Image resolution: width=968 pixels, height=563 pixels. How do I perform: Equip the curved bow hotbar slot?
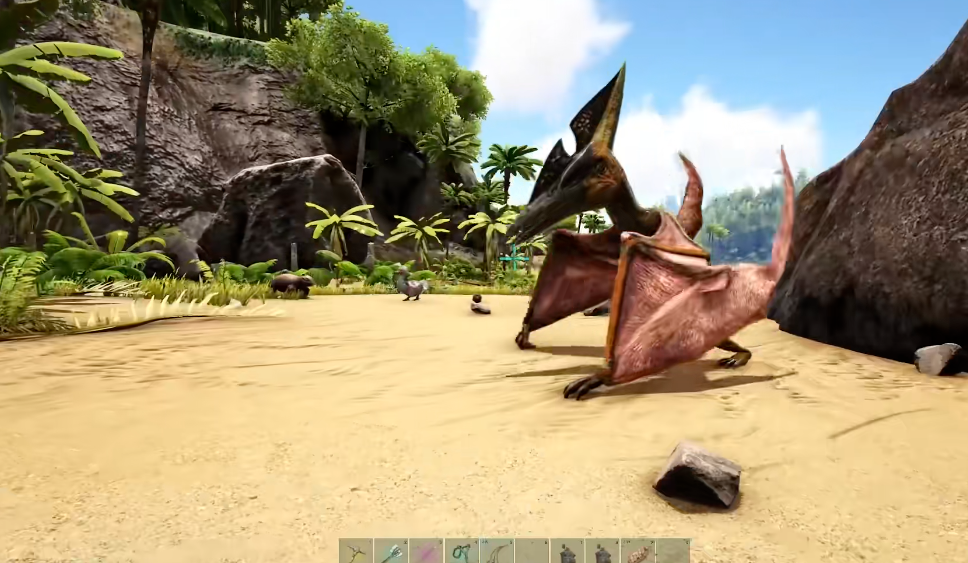coord(497,551)
